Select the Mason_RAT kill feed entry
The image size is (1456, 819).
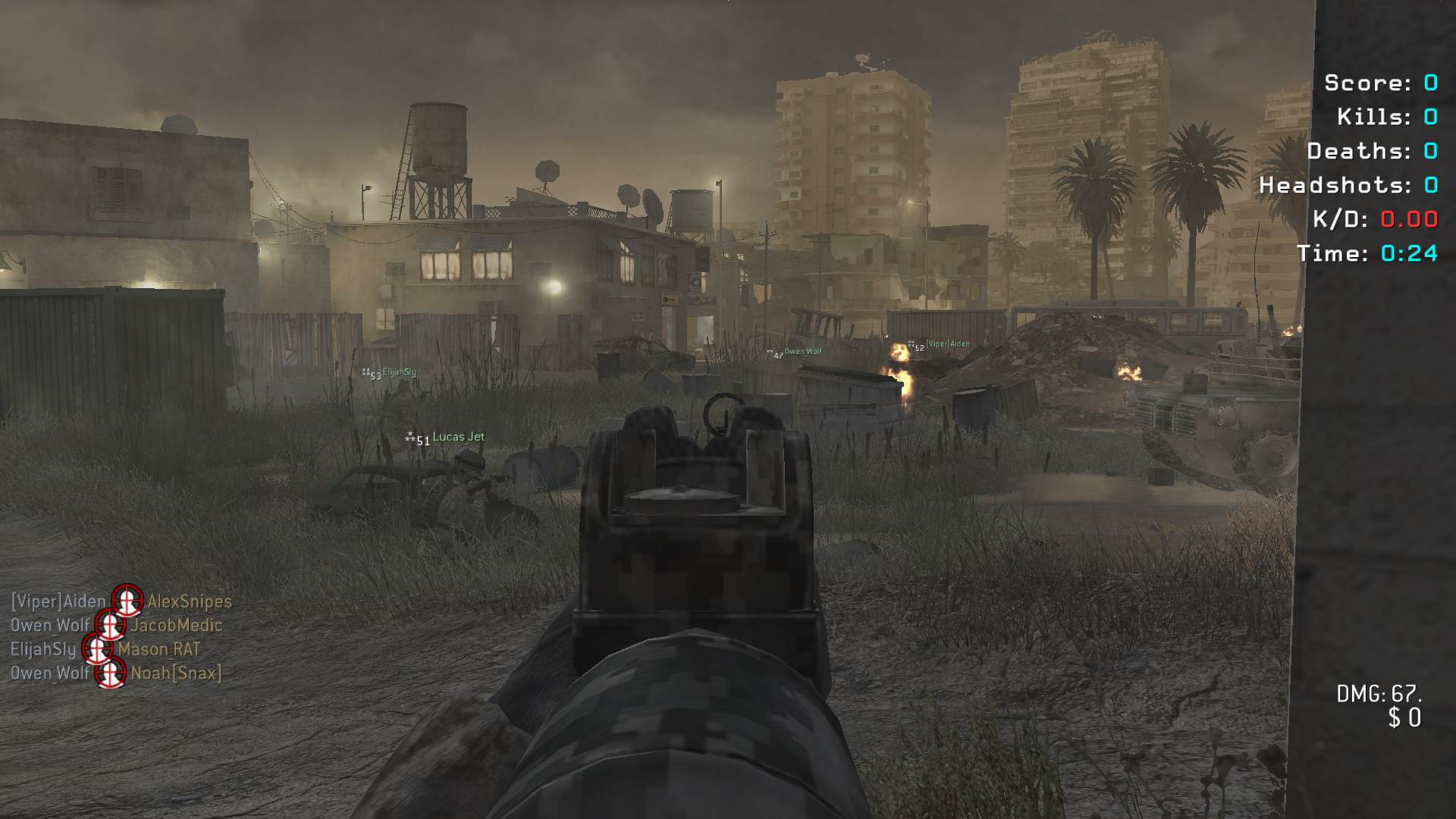click(158, 650)
